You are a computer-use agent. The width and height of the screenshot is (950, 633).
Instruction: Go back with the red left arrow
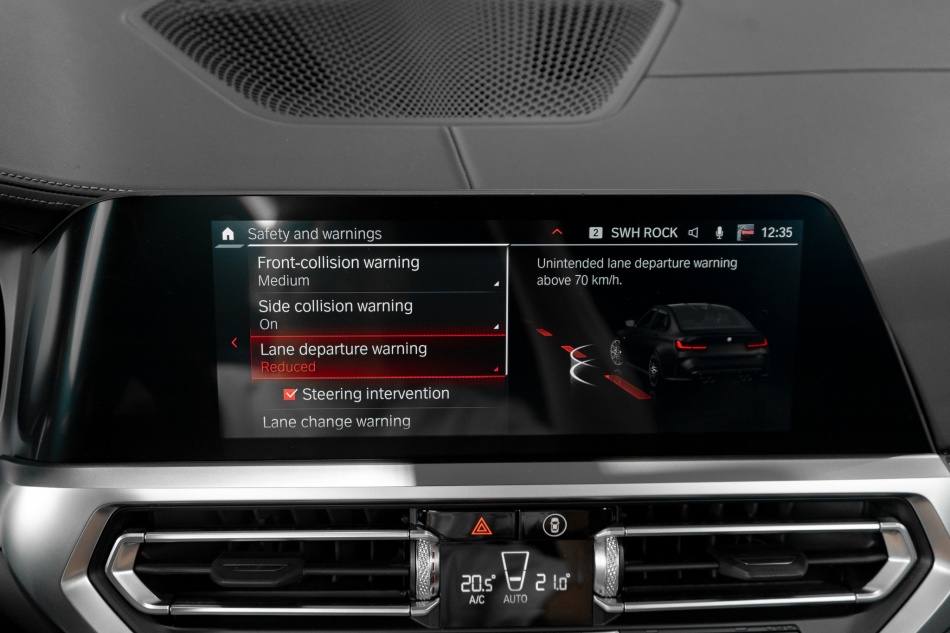pos(234,343)
